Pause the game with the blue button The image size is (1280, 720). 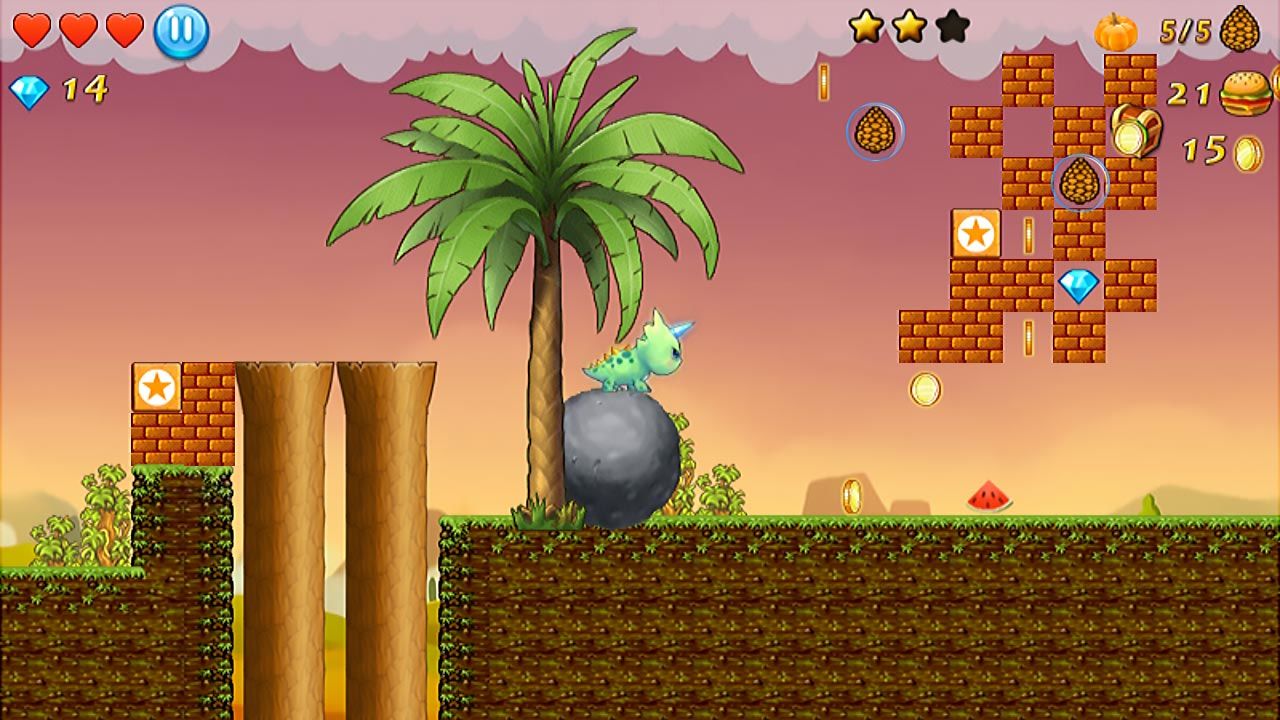pos(181,32)
